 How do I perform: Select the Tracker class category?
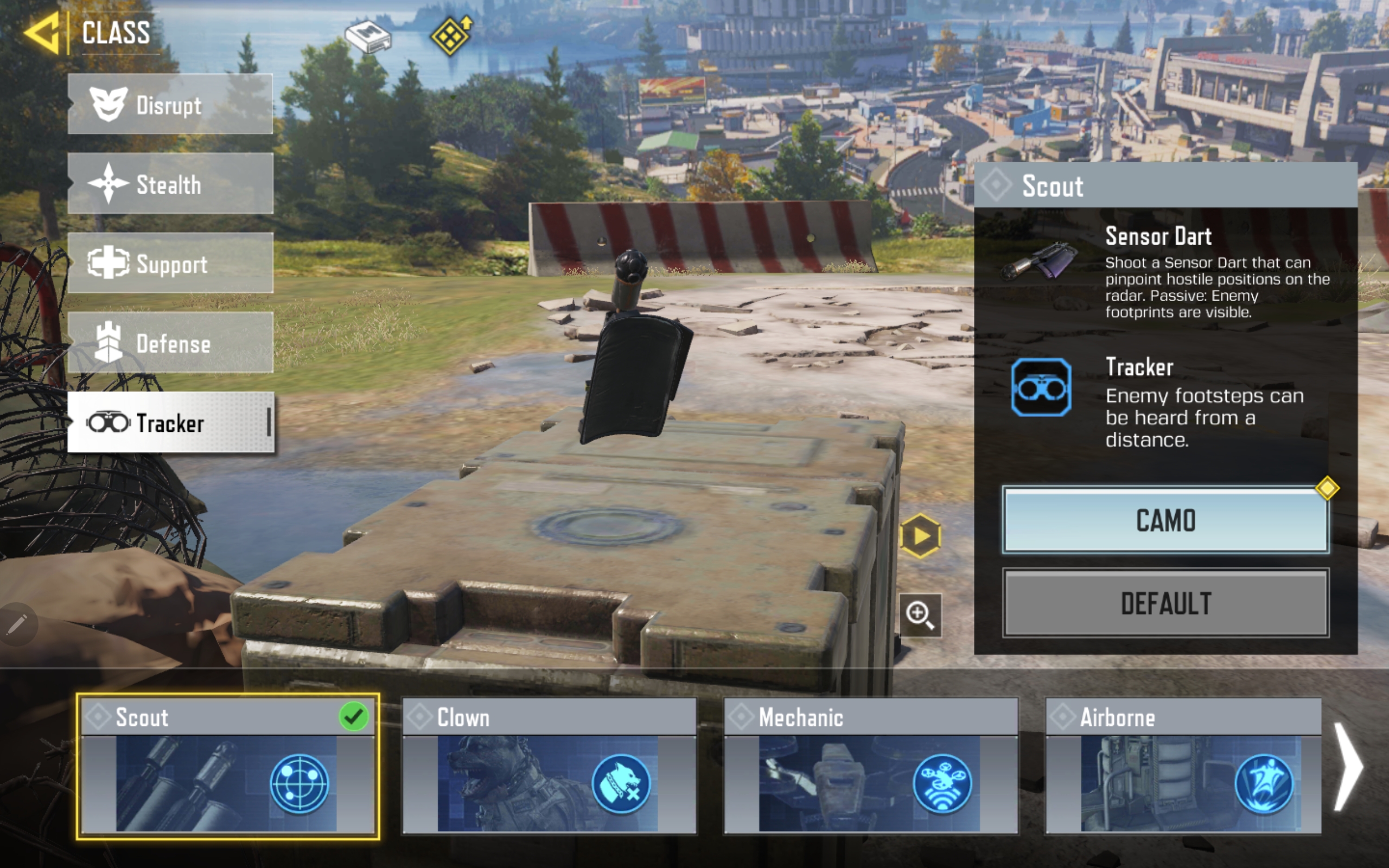tap(170, 423)
